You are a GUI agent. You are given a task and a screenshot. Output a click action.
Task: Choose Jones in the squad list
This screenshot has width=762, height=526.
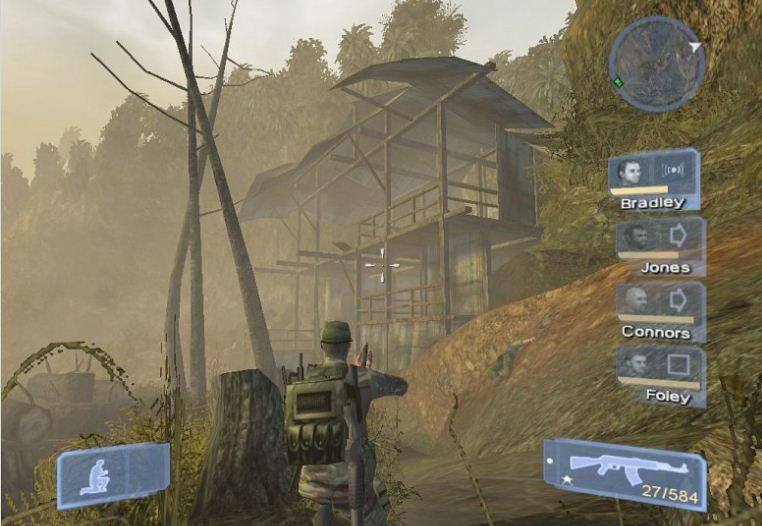pyautogui.click(x=661, y=245)
